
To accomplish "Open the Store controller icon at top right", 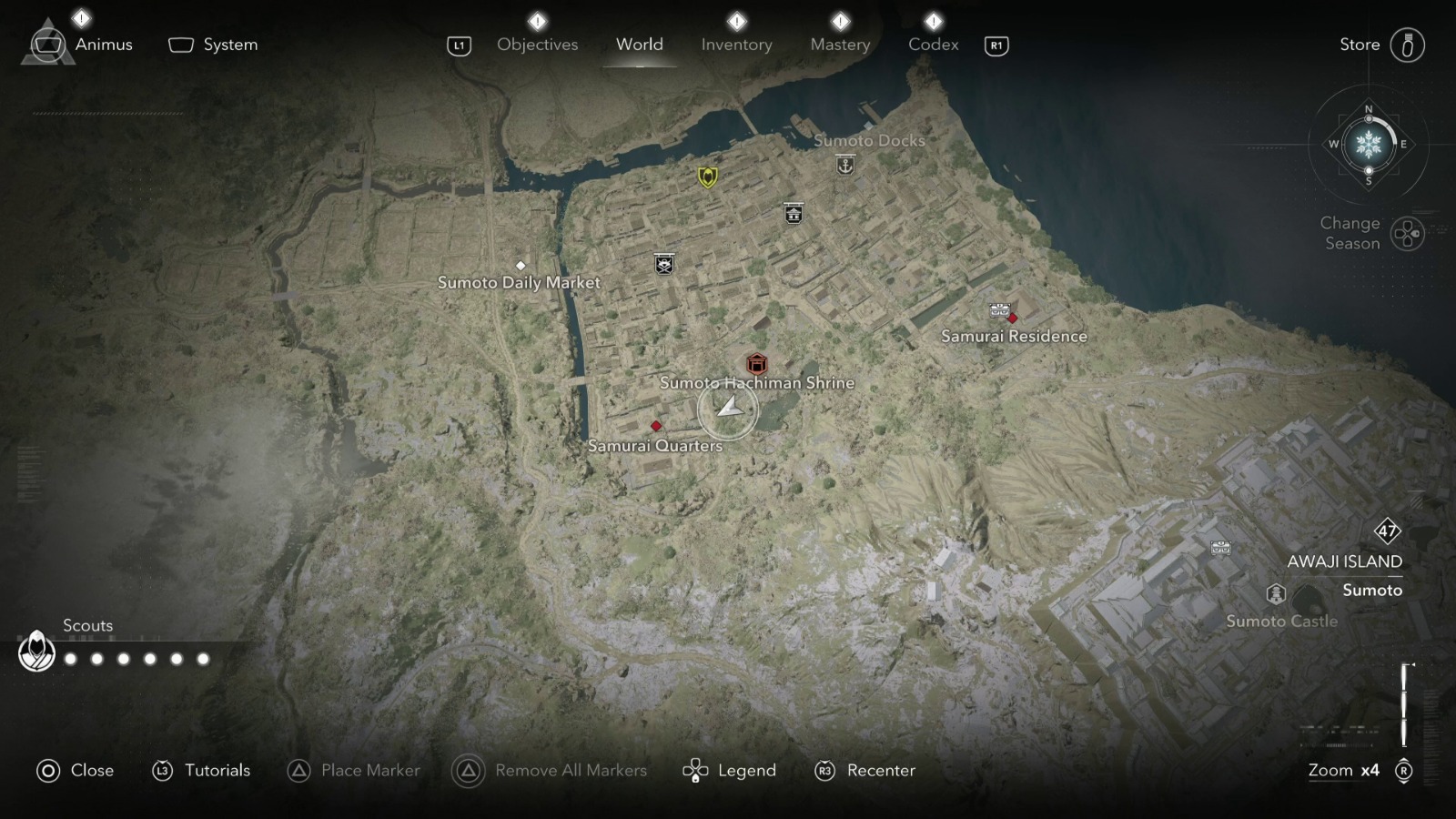I will pos(1410,44).
